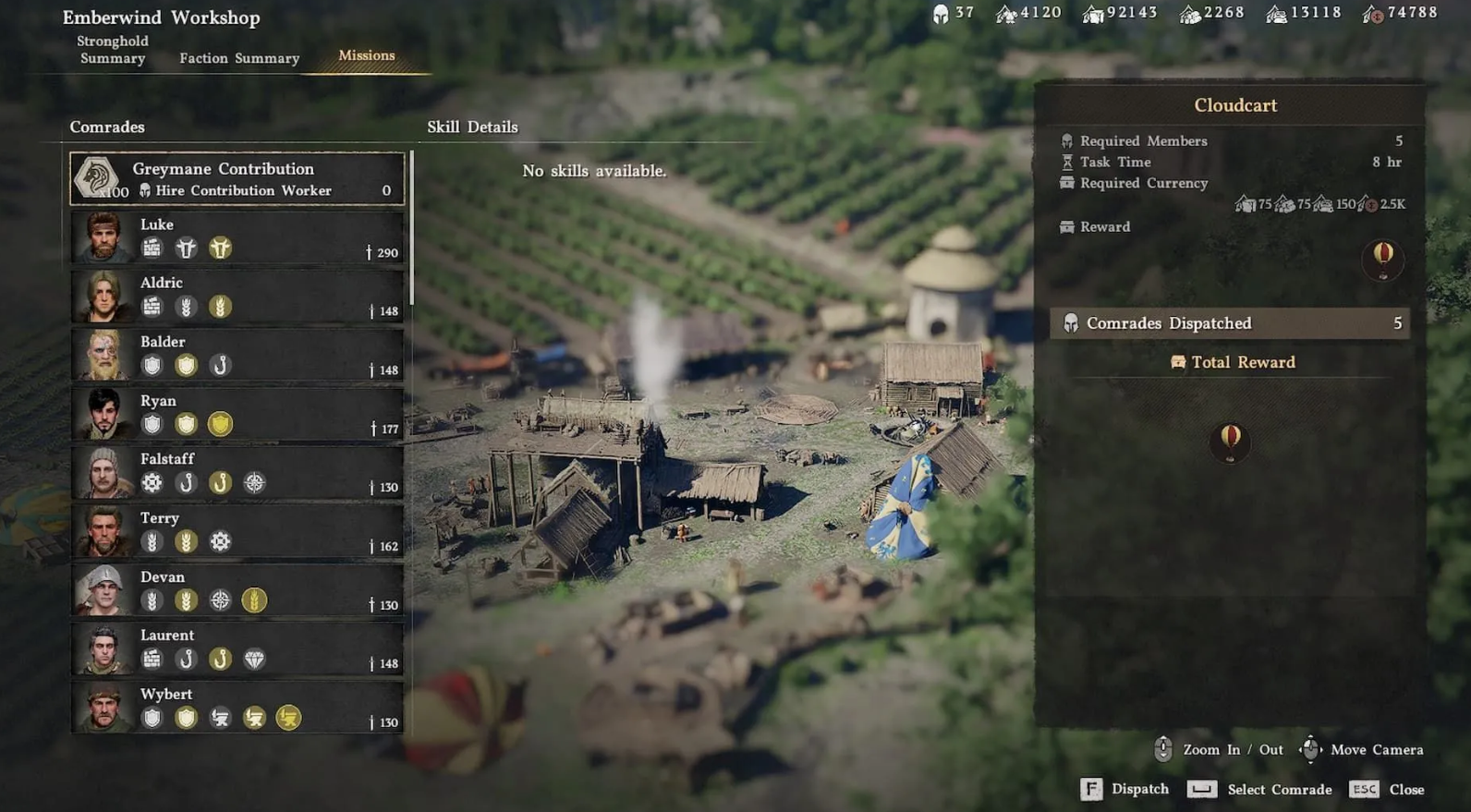The height and width of the screenshot is (812, 1471).
Task: View the balloon under Total Reward
Action: pos(1230,441)
